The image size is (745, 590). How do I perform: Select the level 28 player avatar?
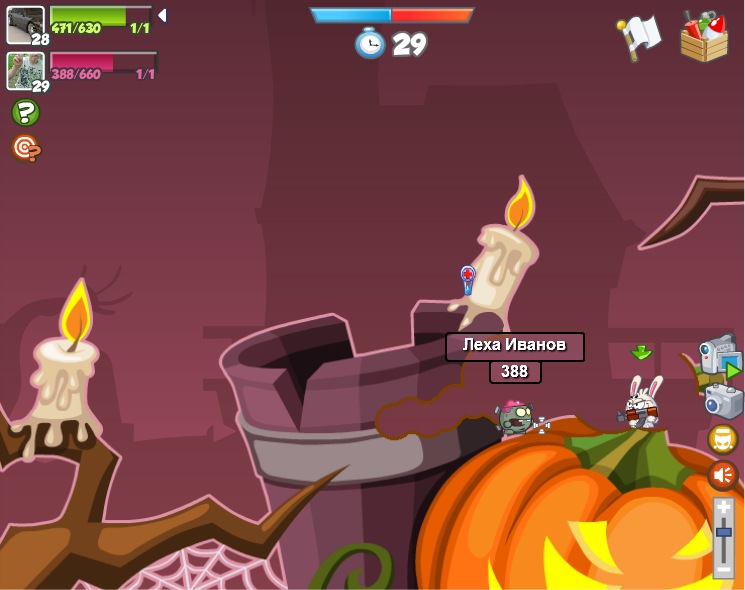(x=25, y=23)
